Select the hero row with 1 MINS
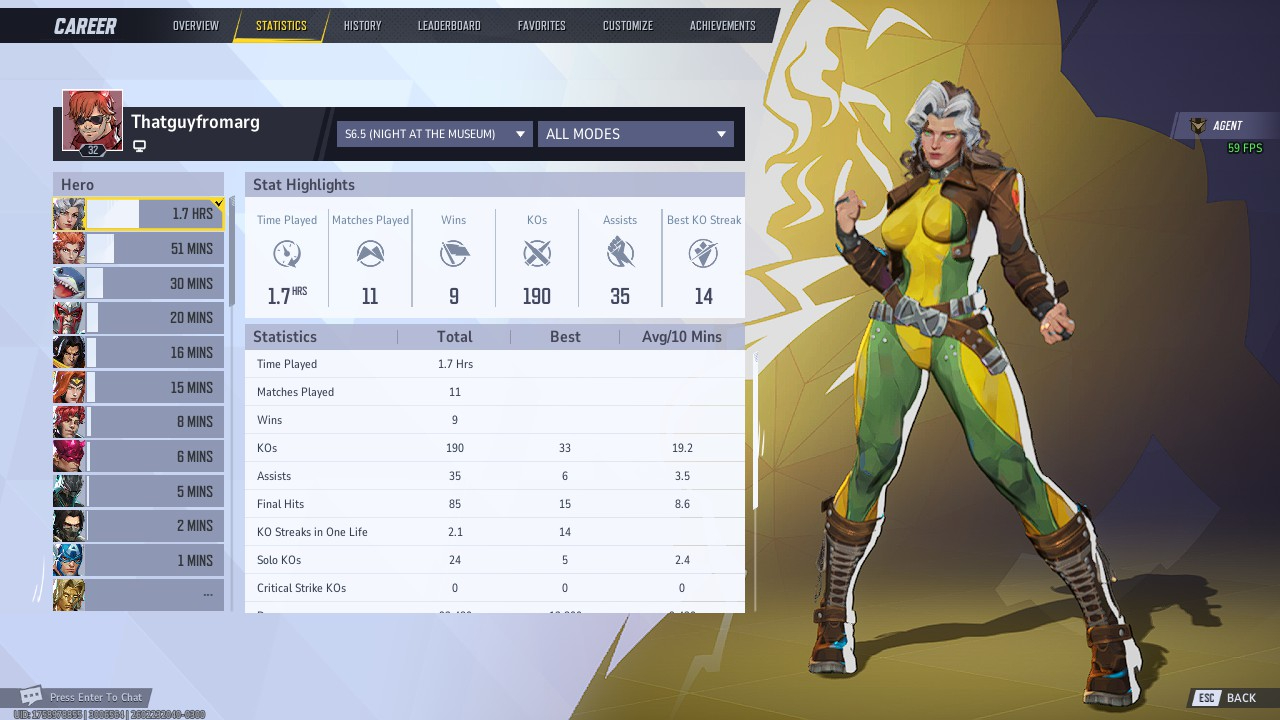The height and width of the screenshot is (720, 1280). (139, 560)
